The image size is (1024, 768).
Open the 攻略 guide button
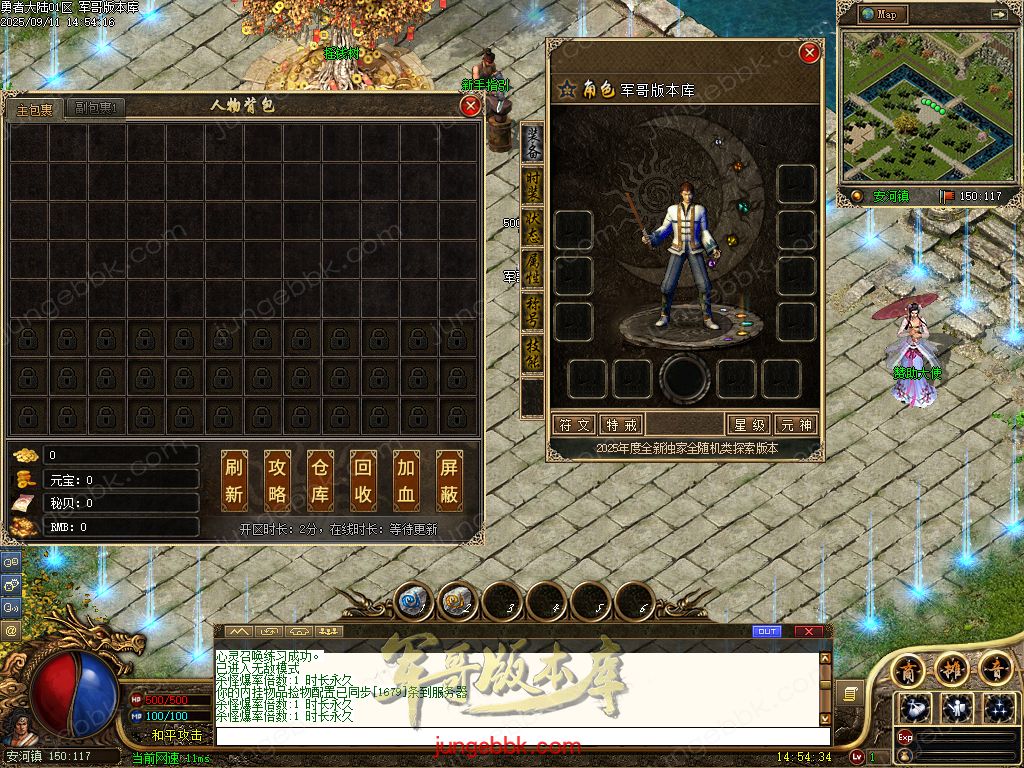coord(277,480)
